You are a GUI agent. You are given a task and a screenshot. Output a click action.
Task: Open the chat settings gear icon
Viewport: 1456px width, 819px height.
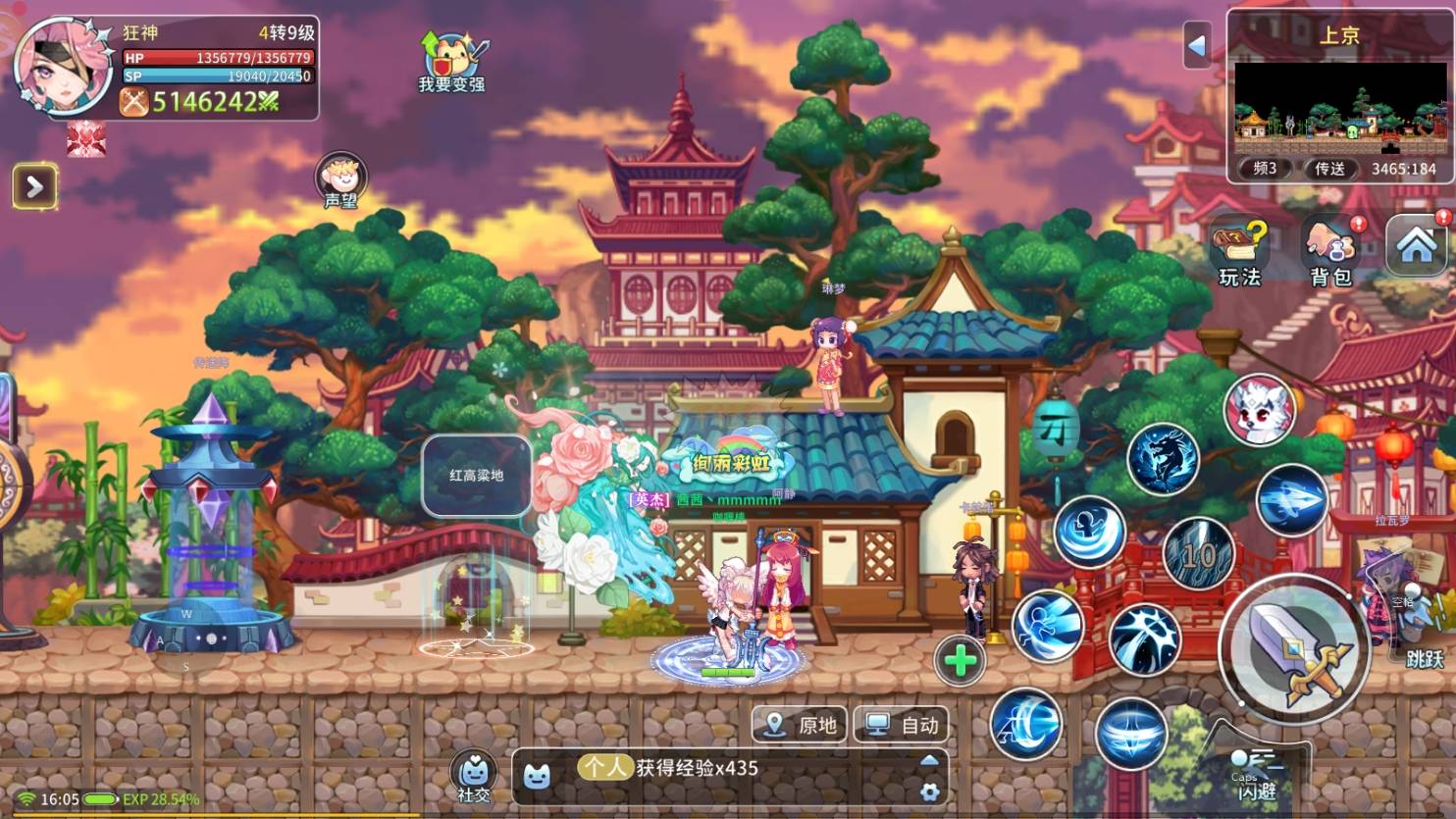coord(929,790)
